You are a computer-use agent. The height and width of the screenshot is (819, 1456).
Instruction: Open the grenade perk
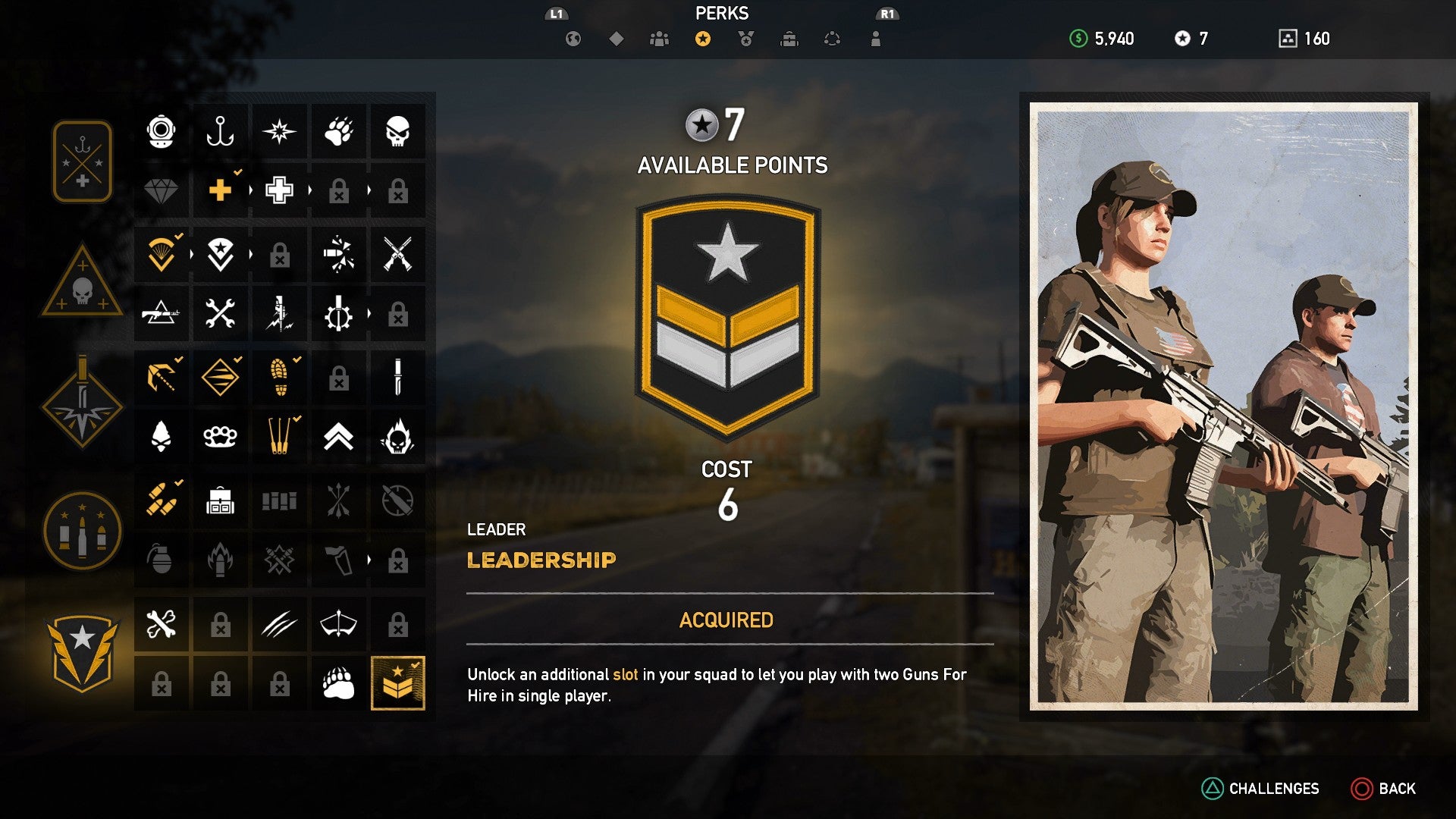pyautogui.click(x=161, y=559)
